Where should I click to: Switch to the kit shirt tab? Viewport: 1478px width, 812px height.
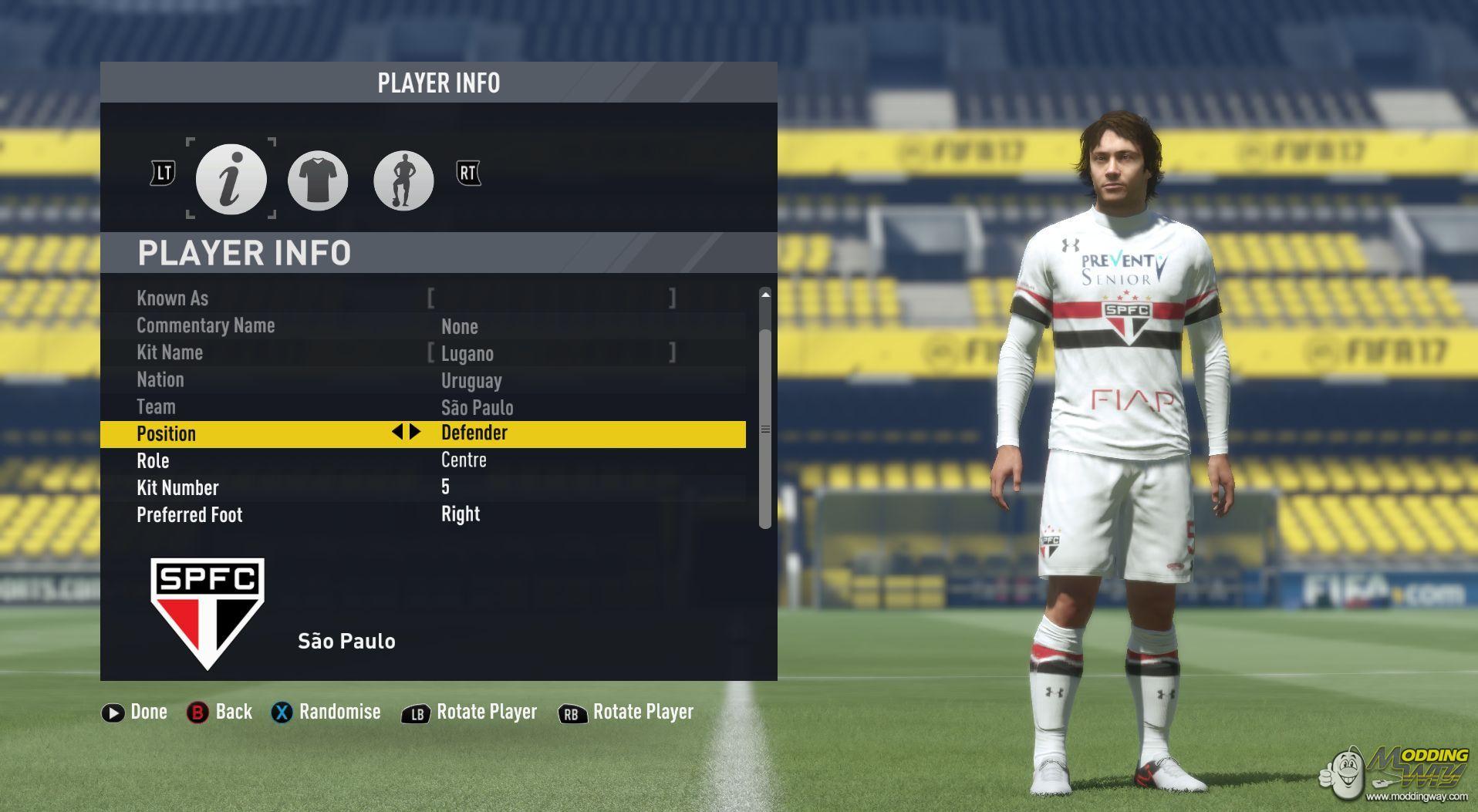[318, 180]
